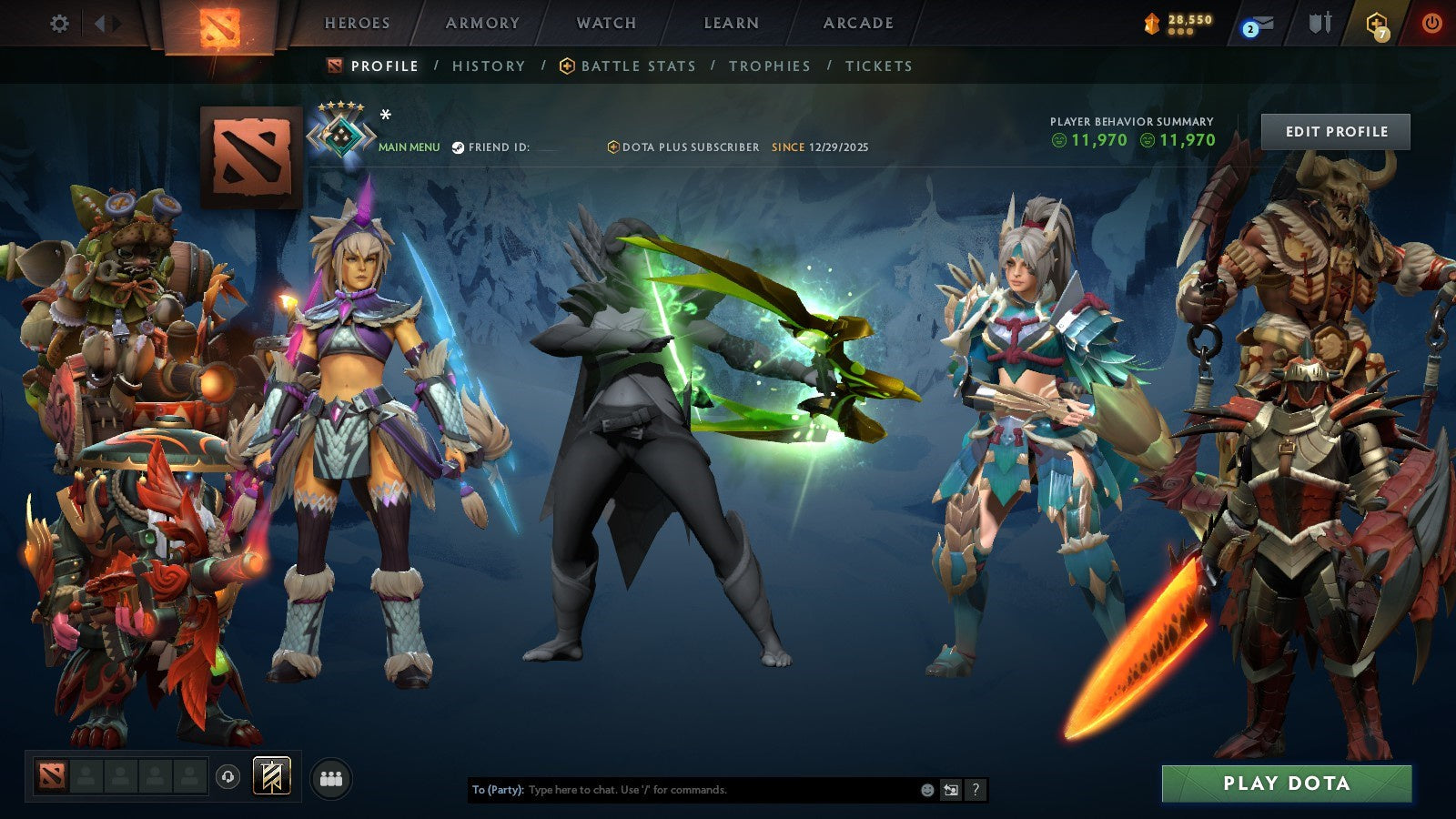Image resolution: width=1456 pixels, height=819 pixels.
Task: Click the shards counter showing 28,550
Action: click(1179, 20)
